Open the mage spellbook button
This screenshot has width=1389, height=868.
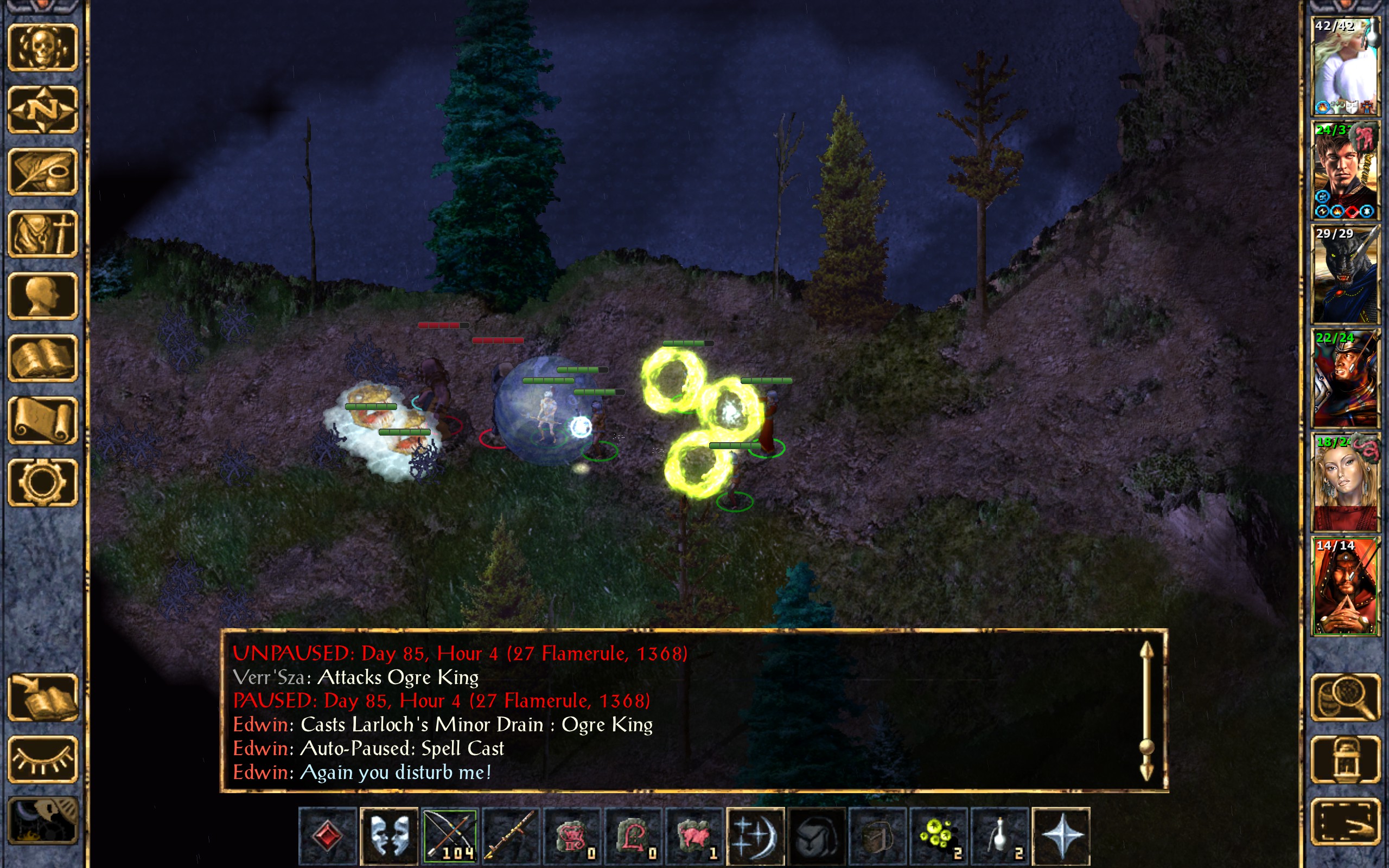(43, 358)
